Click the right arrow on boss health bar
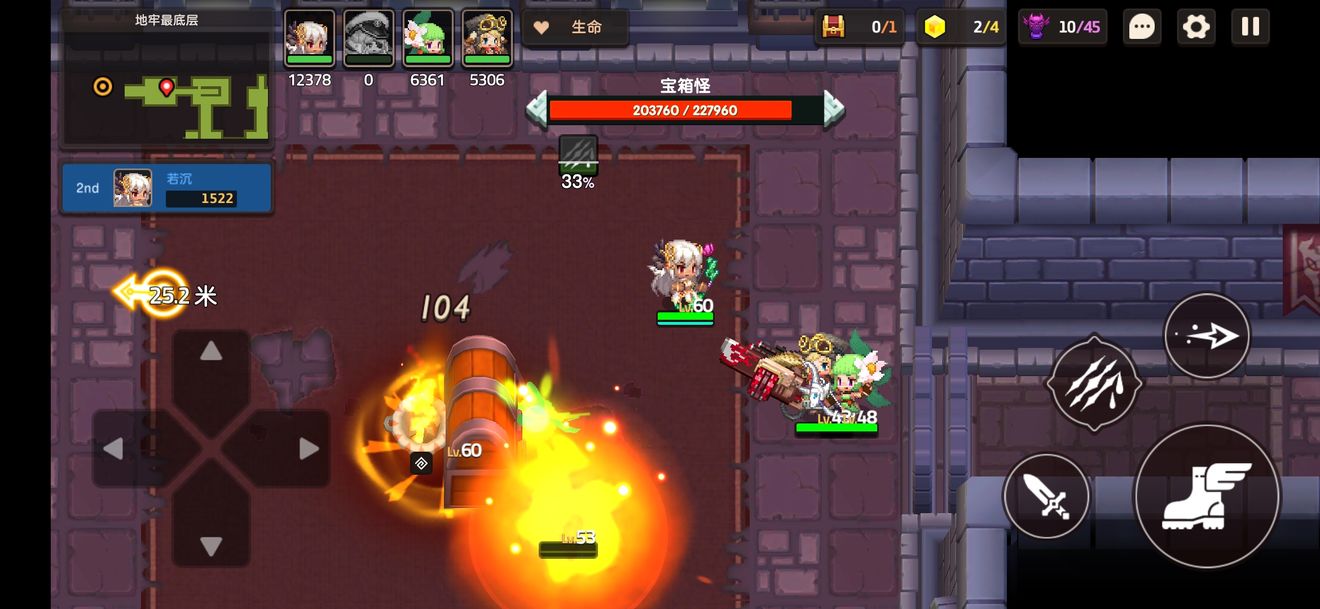This screenshot has height=609, width=1320. [x=833, y=109]
